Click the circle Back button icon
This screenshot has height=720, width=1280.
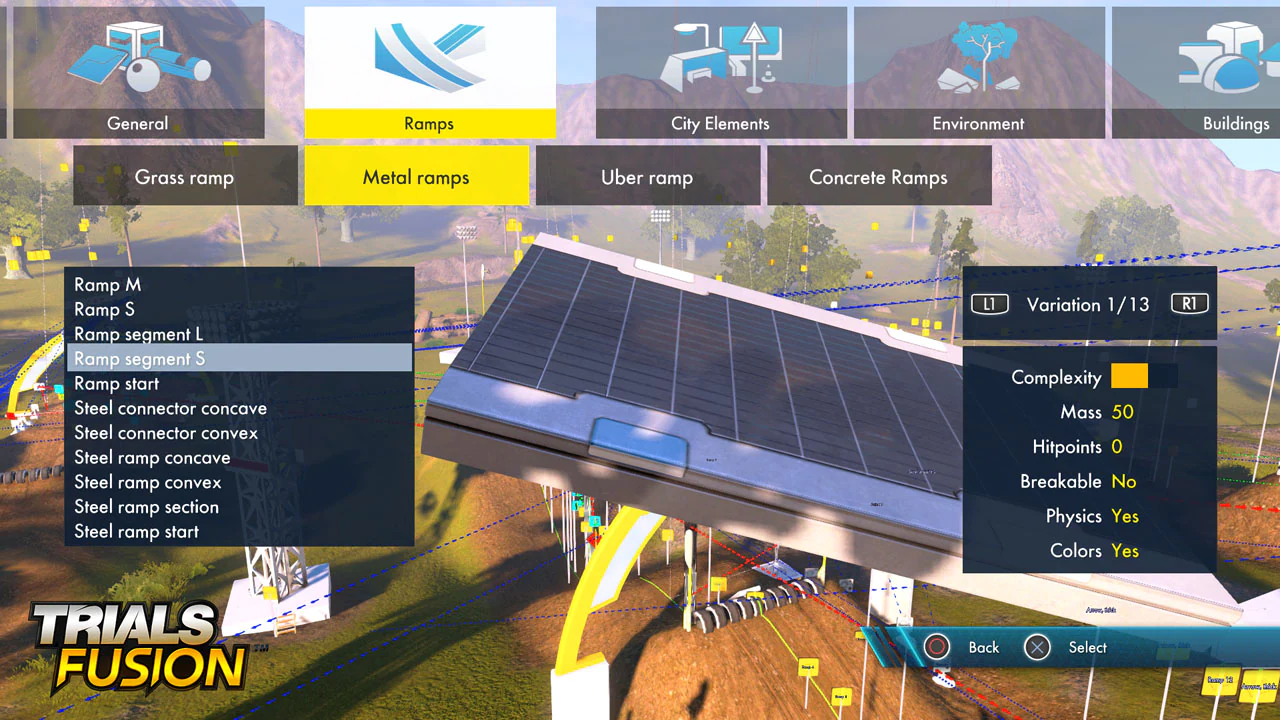[x=937, y=647]
